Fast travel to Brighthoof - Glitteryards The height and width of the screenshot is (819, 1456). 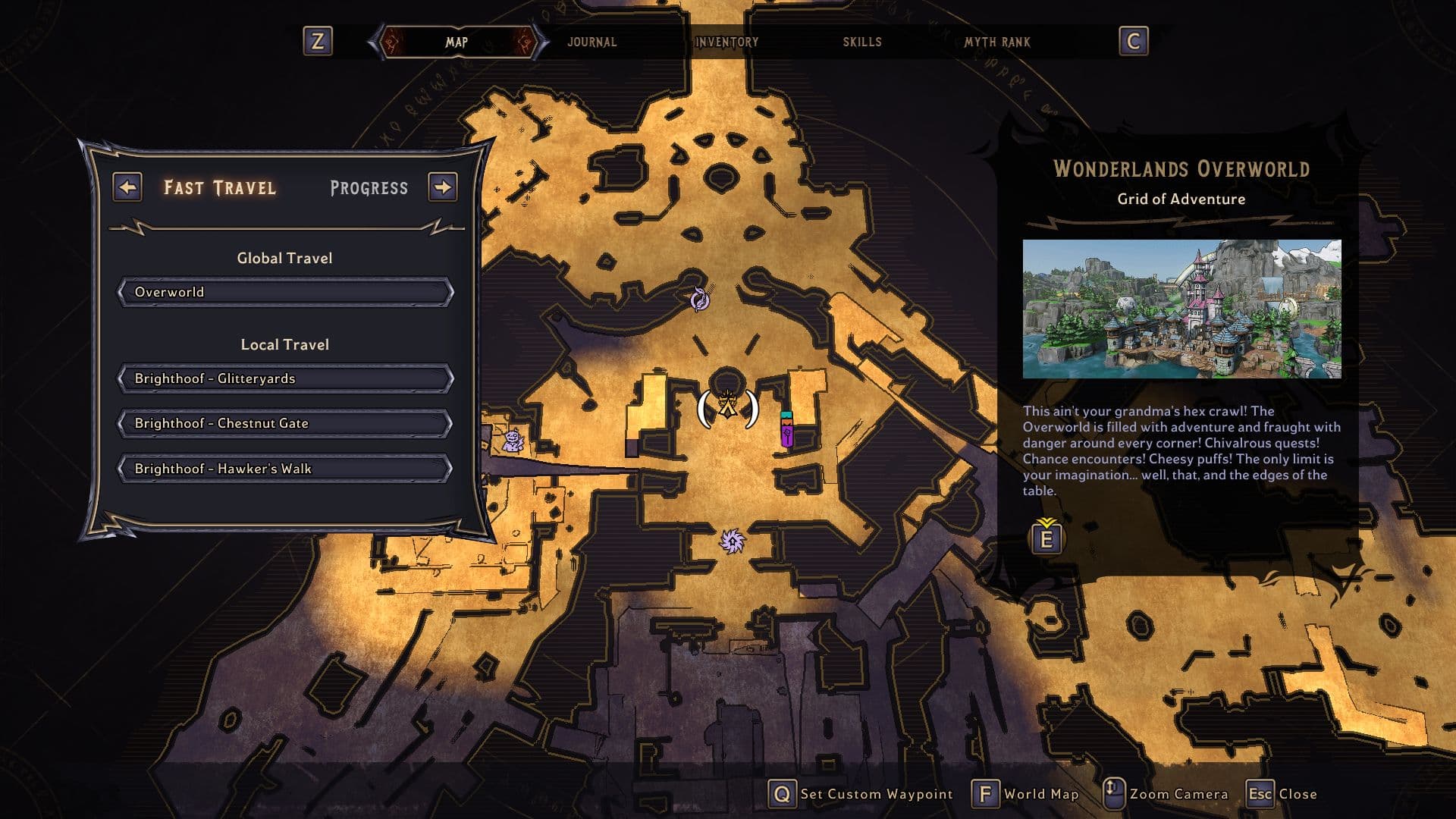click(x=285, y=378)
